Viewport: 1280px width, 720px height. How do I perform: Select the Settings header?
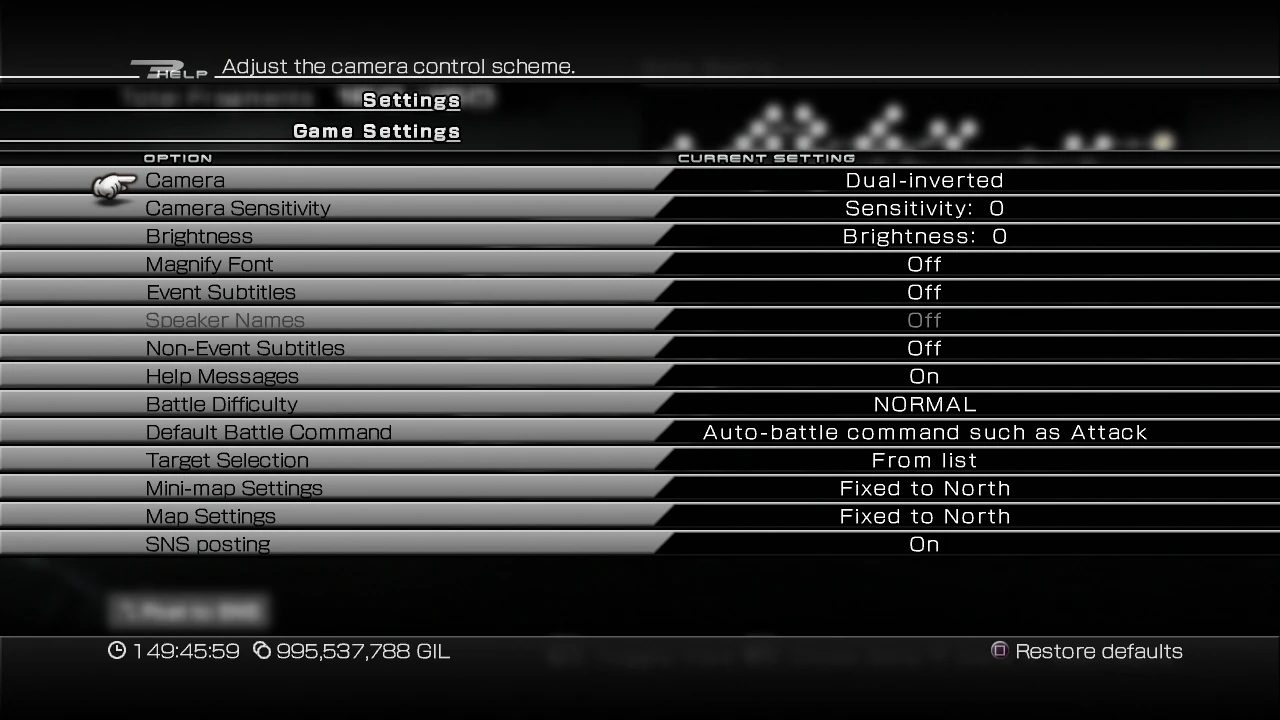(411, 100)
